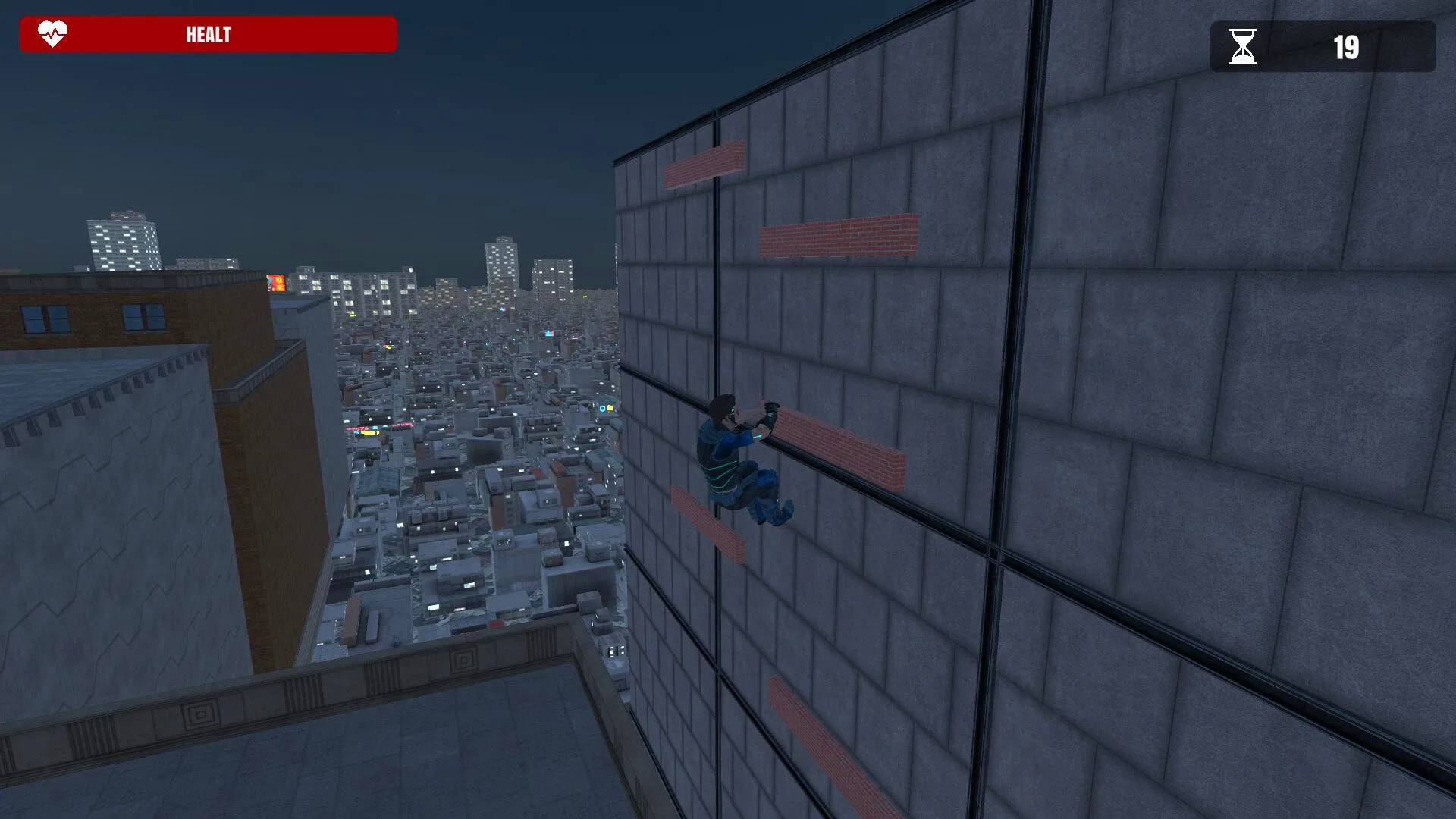Expand the dark timer widget background
This screenshot has height=819, width=1456.
click(x=1323, y=47)
